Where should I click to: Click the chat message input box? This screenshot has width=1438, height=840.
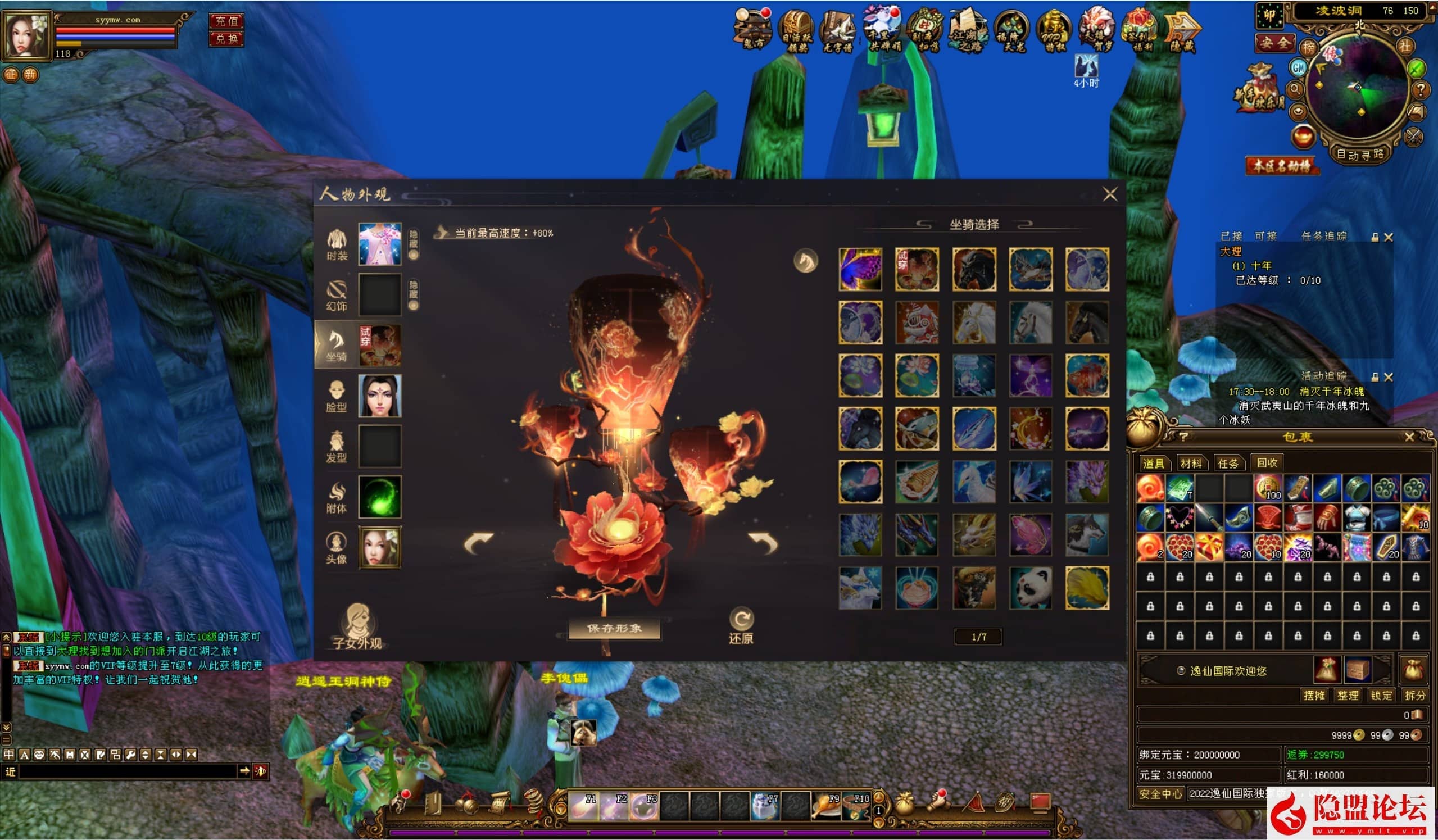(128, 771)
